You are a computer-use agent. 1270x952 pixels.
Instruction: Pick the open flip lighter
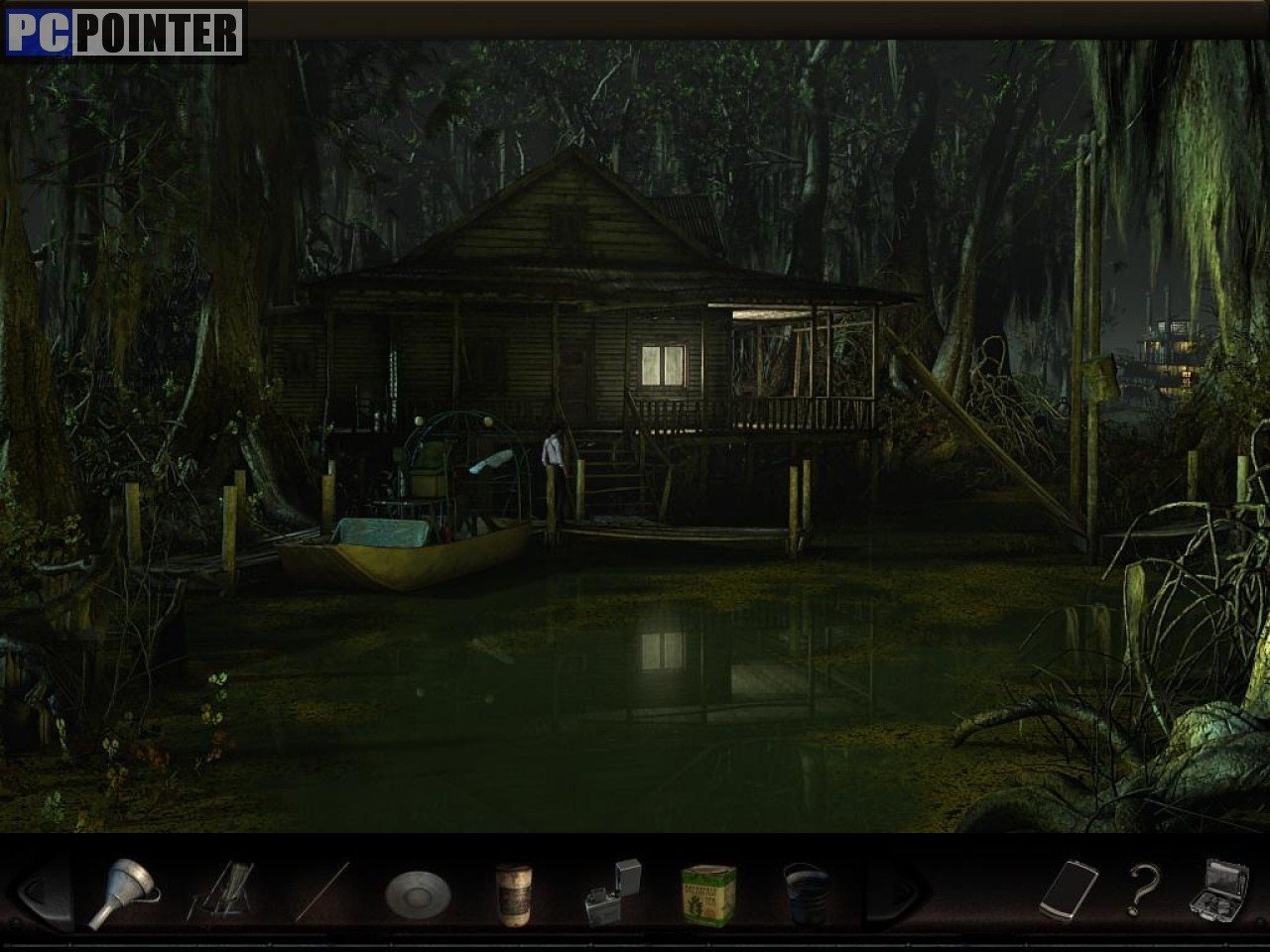(x=614, y=892)
